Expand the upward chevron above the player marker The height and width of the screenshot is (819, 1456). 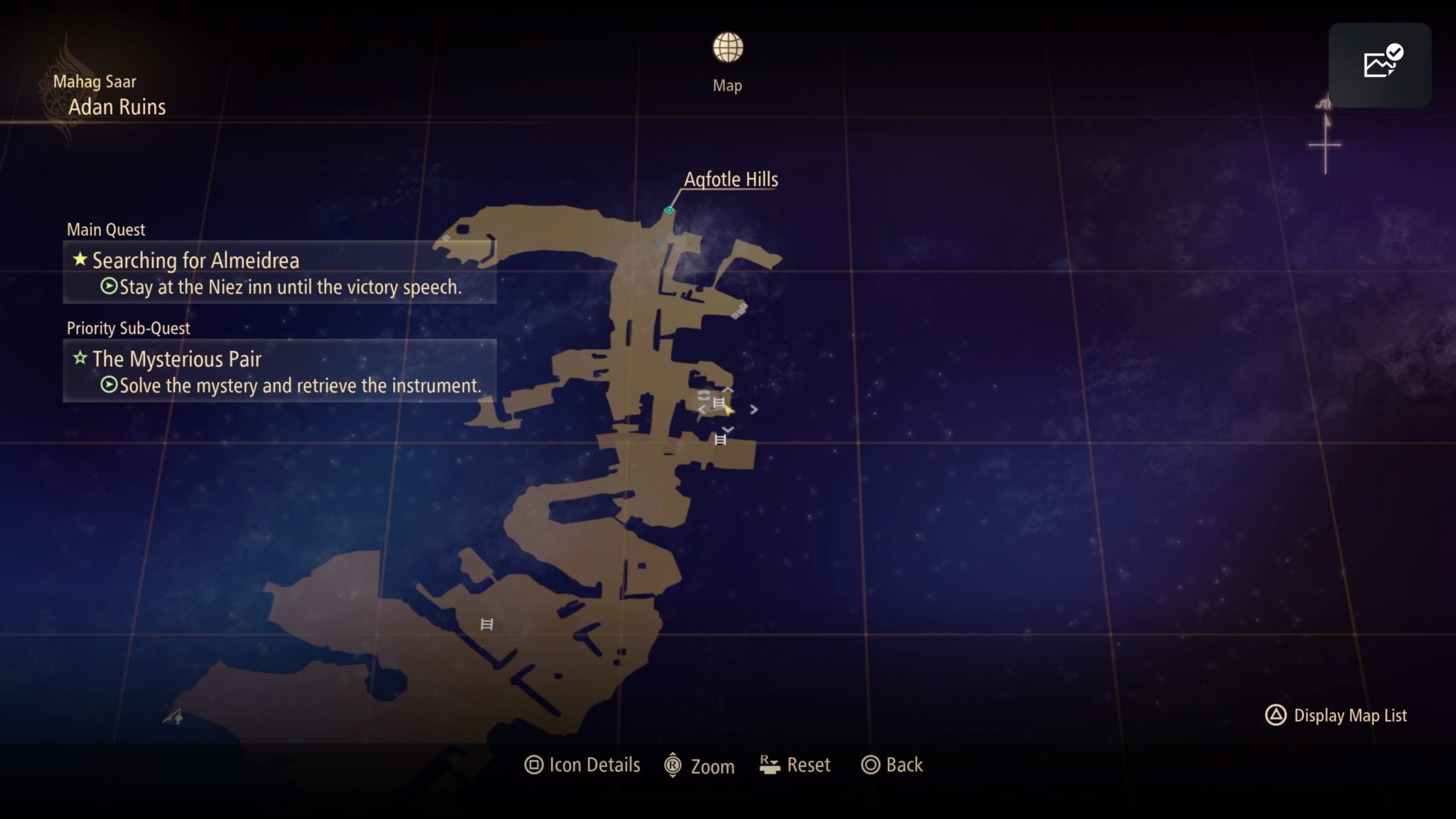pyautogui.click(x=727, y=390)
